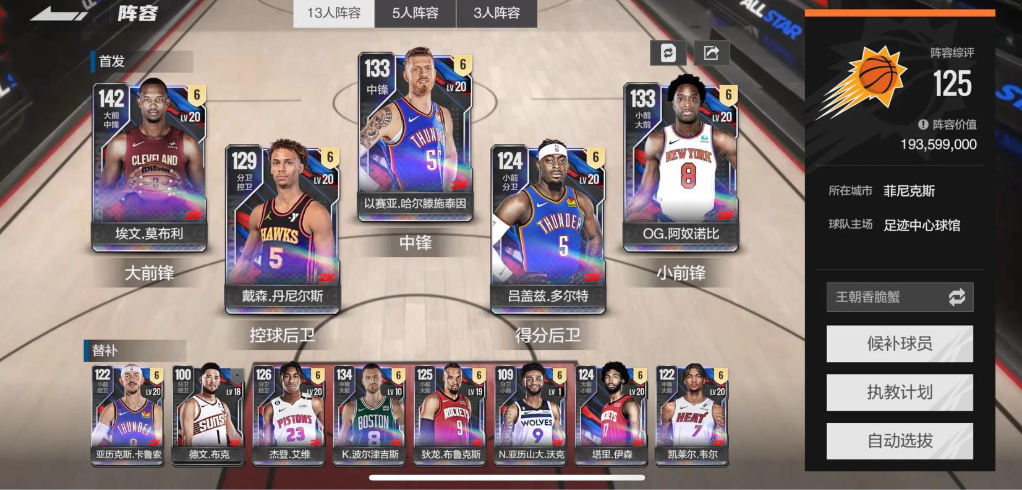Go back using the top-left arrow
Image resolution: width=1022 pixels, height=490 pixels.
tap(60, 13)
